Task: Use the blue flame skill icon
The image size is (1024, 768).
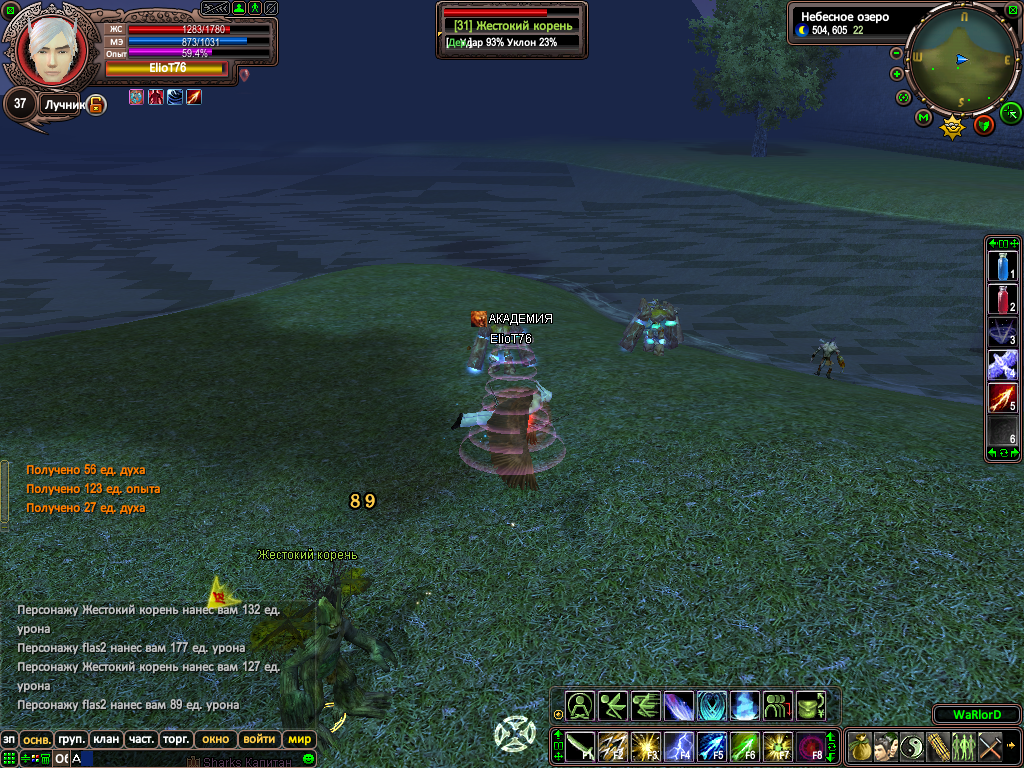Action: [745, 706]
